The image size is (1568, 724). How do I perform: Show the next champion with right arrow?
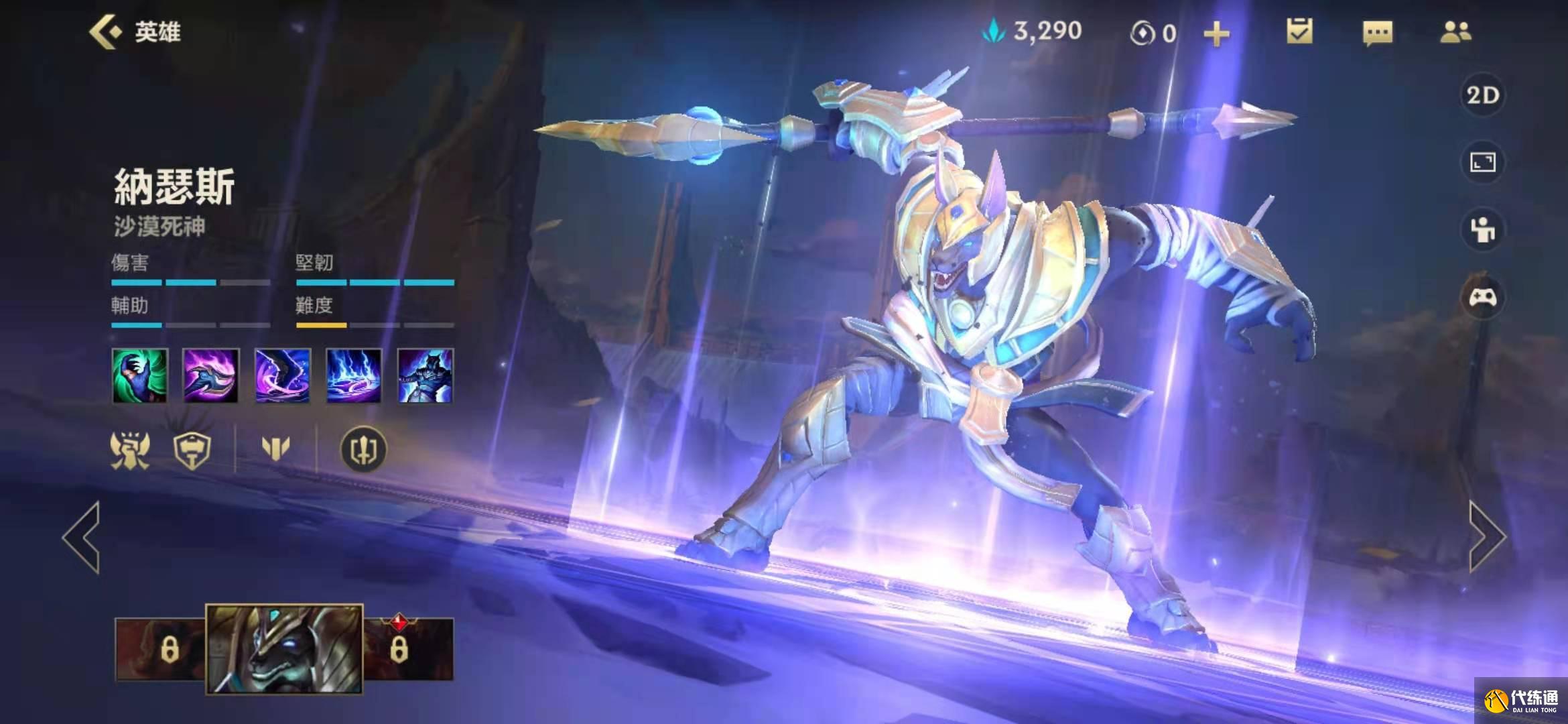tap(1486, 536)
